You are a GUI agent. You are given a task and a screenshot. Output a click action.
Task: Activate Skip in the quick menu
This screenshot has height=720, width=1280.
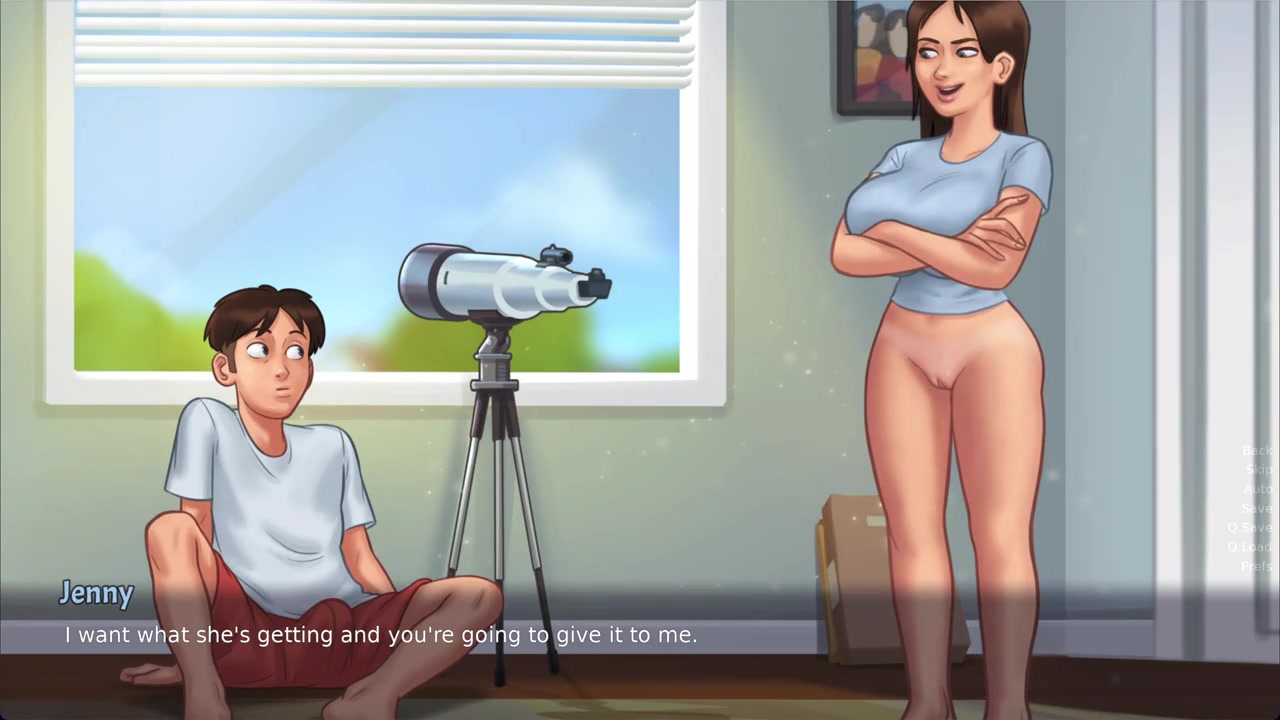click(x=1258, y=470)
